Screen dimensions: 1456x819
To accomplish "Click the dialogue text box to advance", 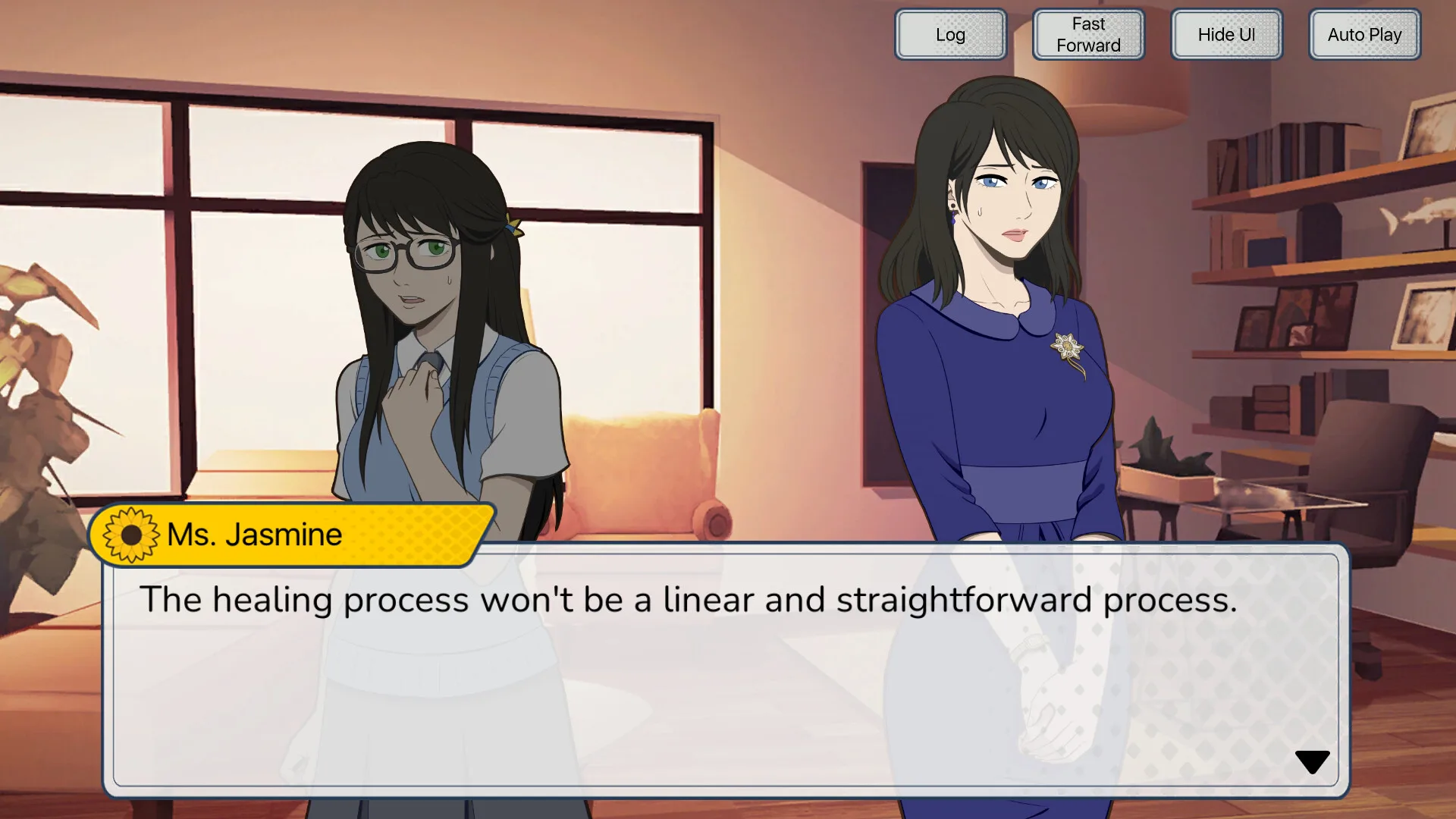I will click(720, 667).
